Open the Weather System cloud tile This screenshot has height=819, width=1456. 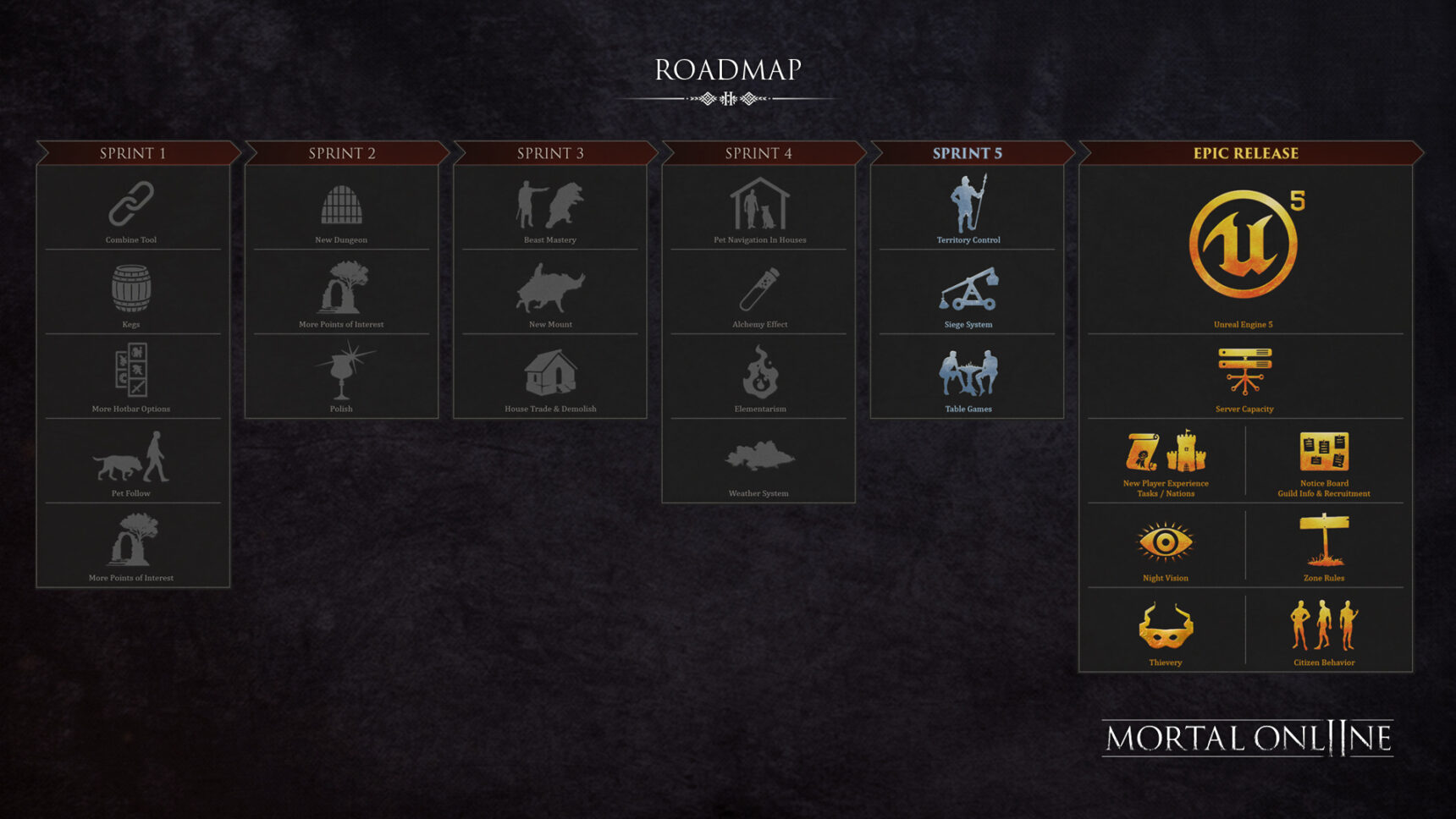click(759, 457)
